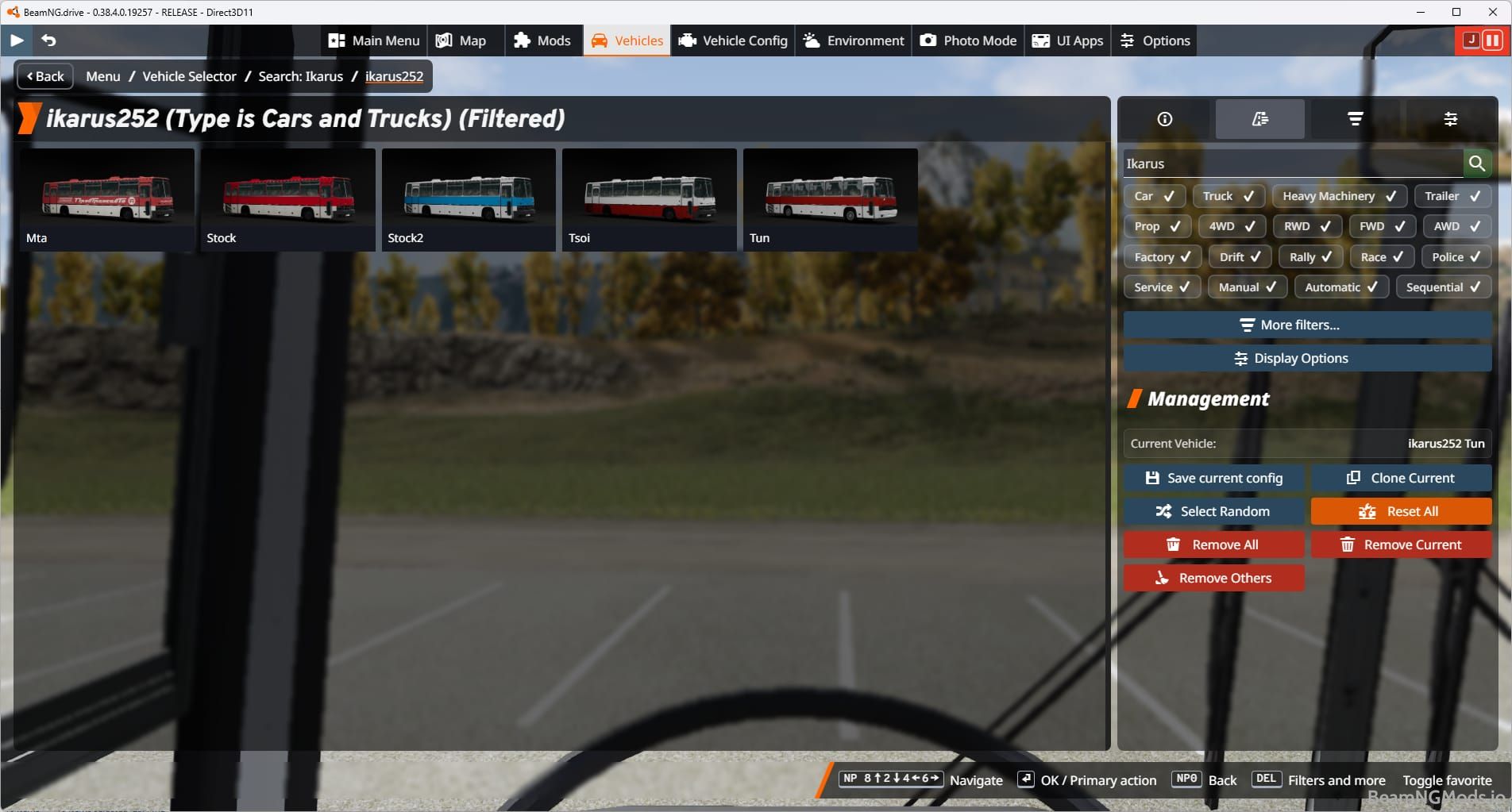Open Photo Mode from the top bar
This screenshot has height=812, width=1512.
[x=967, y=40]
